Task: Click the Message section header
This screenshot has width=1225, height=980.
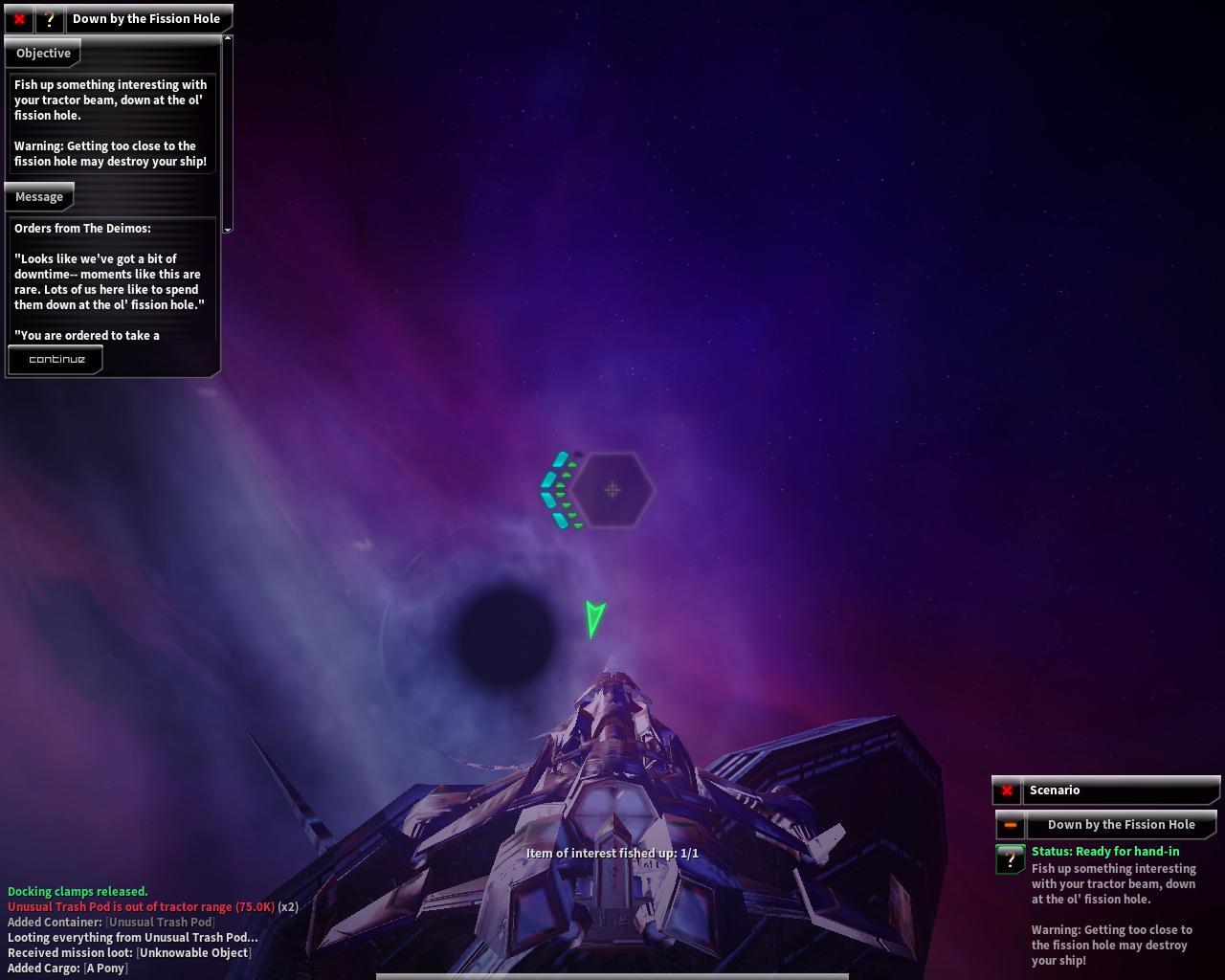Action: pyautogui.click(x=39, y=197)
